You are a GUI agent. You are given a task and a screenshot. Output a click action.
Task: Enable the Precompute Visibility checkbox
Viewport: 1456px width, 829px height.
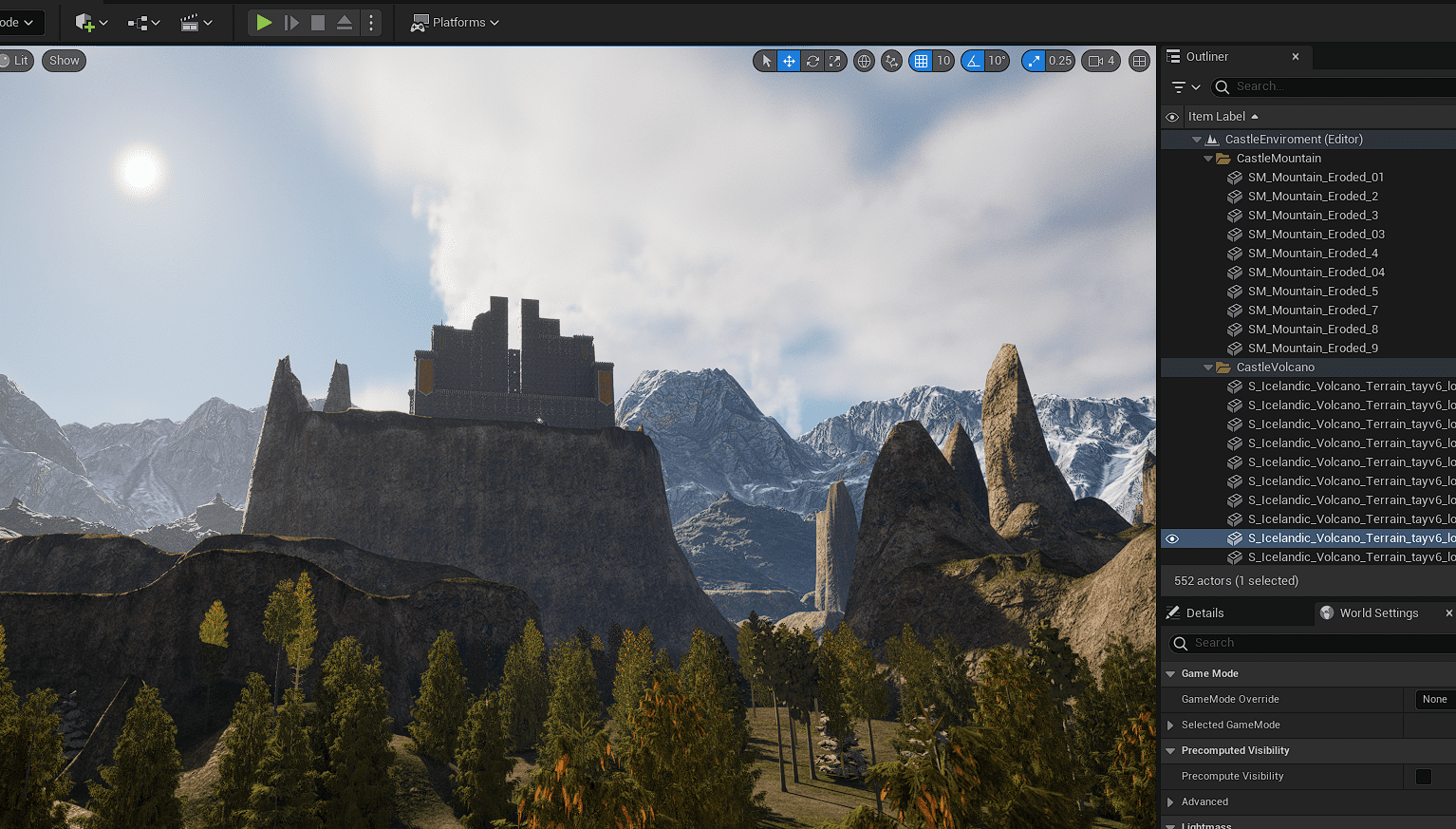[x=1424, y=777]
